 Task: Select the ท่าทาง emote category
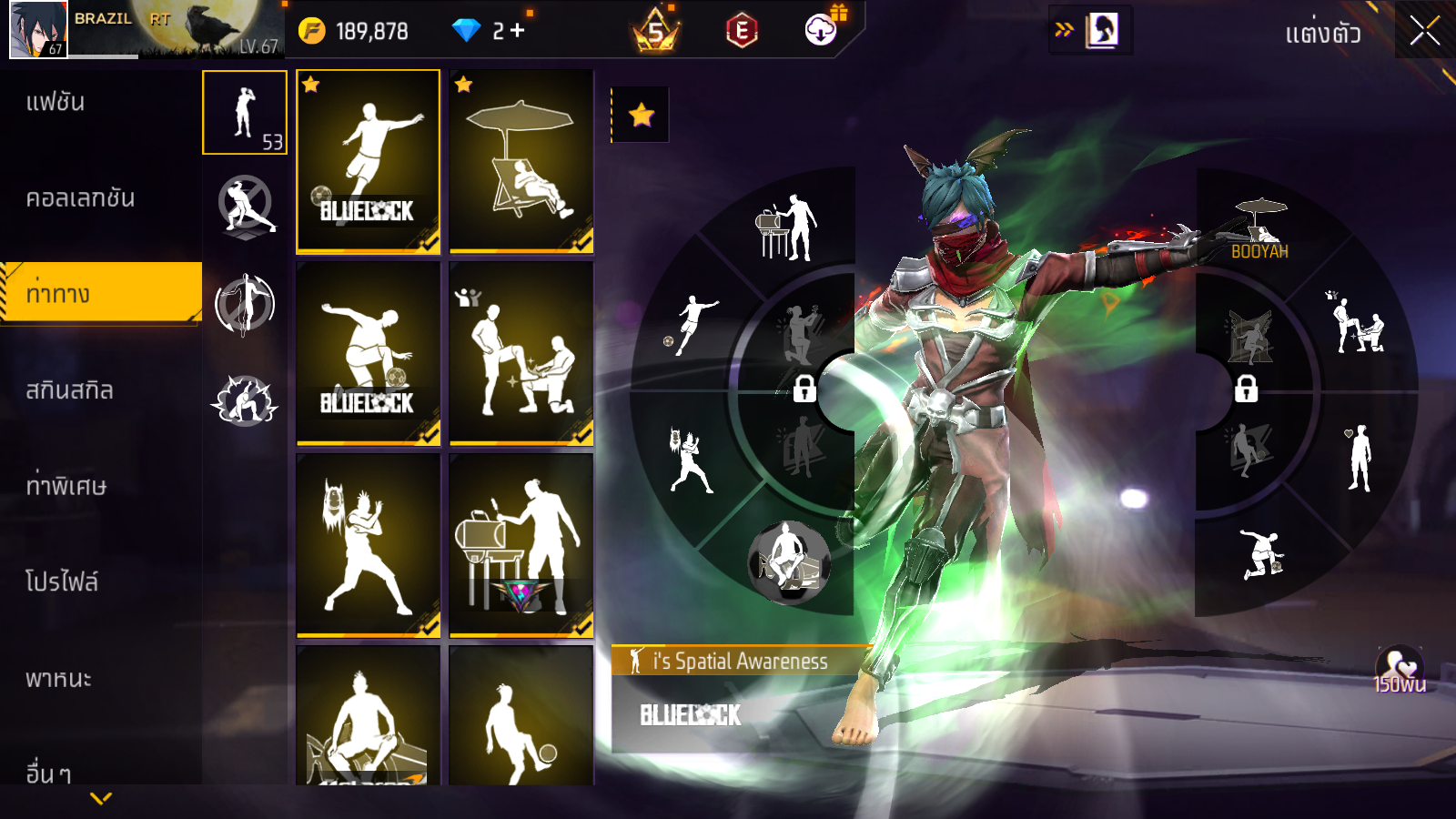[x=58, y=294]
